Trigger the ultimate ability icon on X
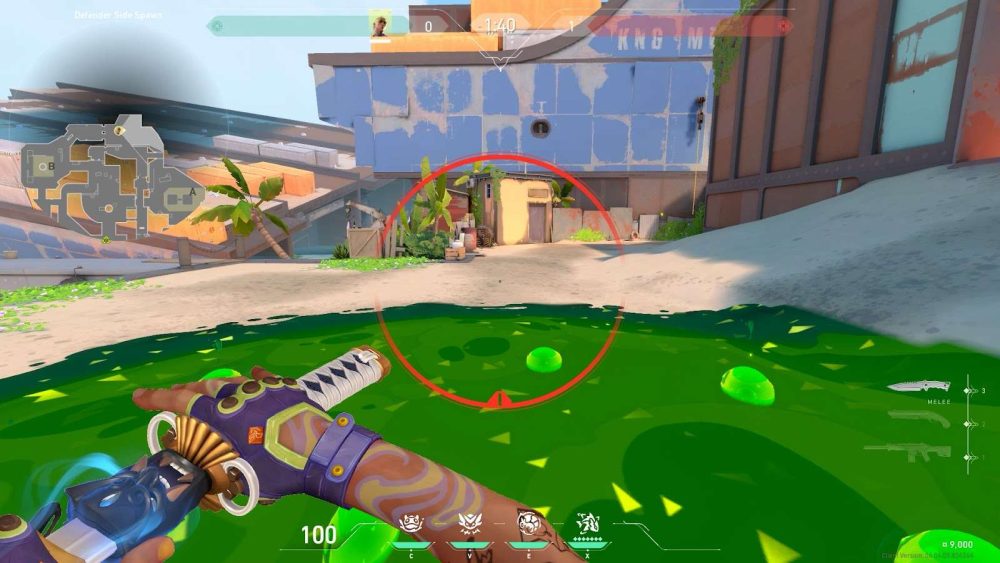The height and width of the screenshot is (563, 1000). tap(587, 522)
